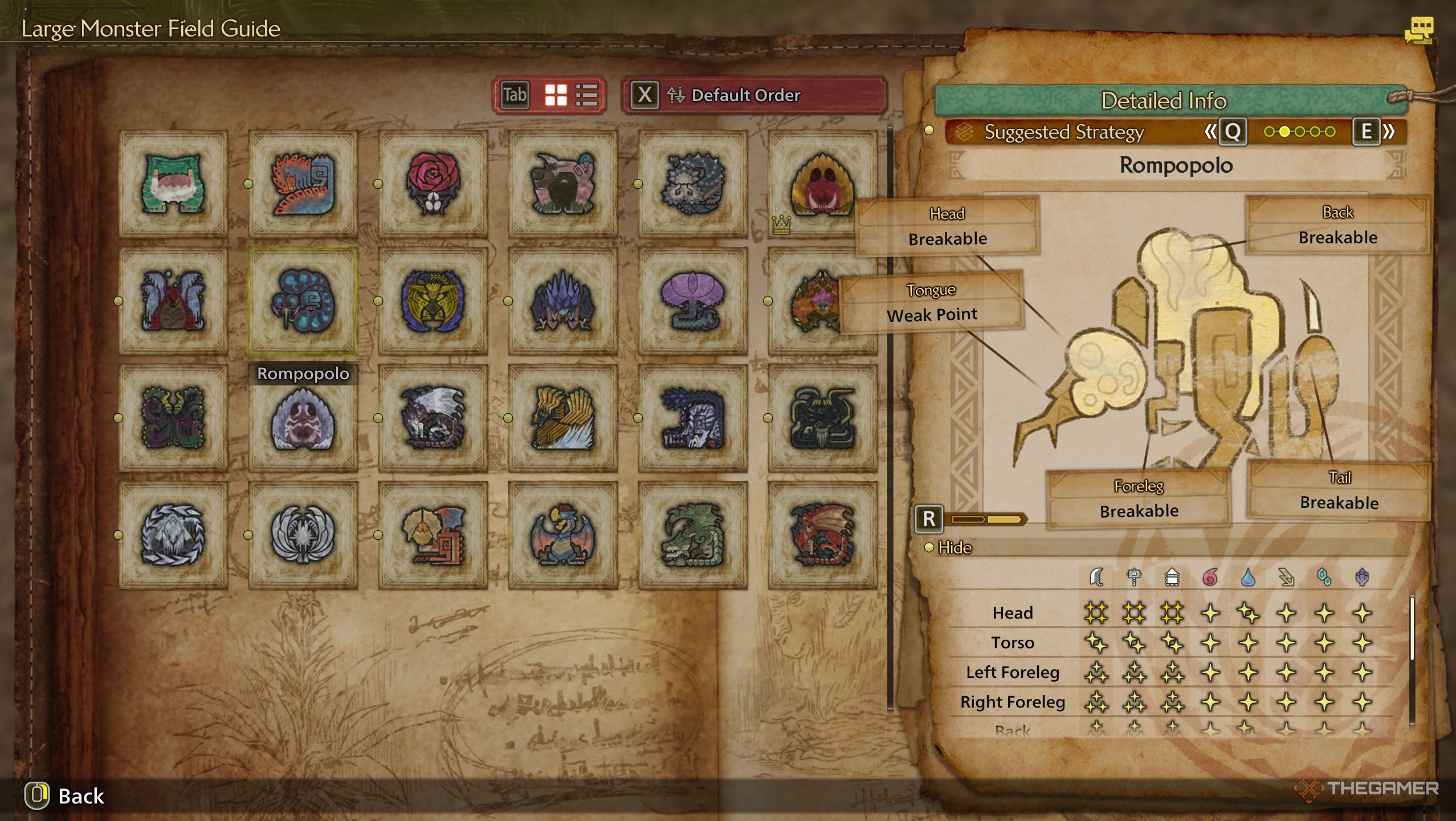Click the Tongue Weak Point label
This screenshot has height=821, width=1456.
(931, 303)
